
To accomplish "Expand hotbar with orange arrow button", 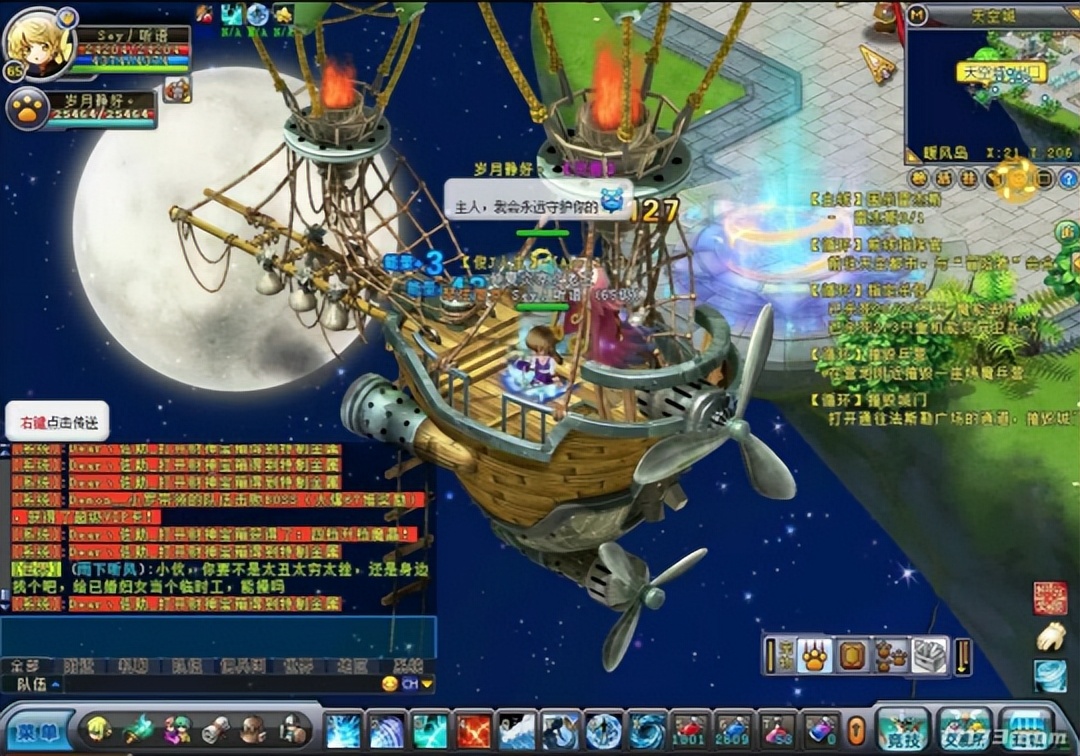I will (x=856, y=729).
